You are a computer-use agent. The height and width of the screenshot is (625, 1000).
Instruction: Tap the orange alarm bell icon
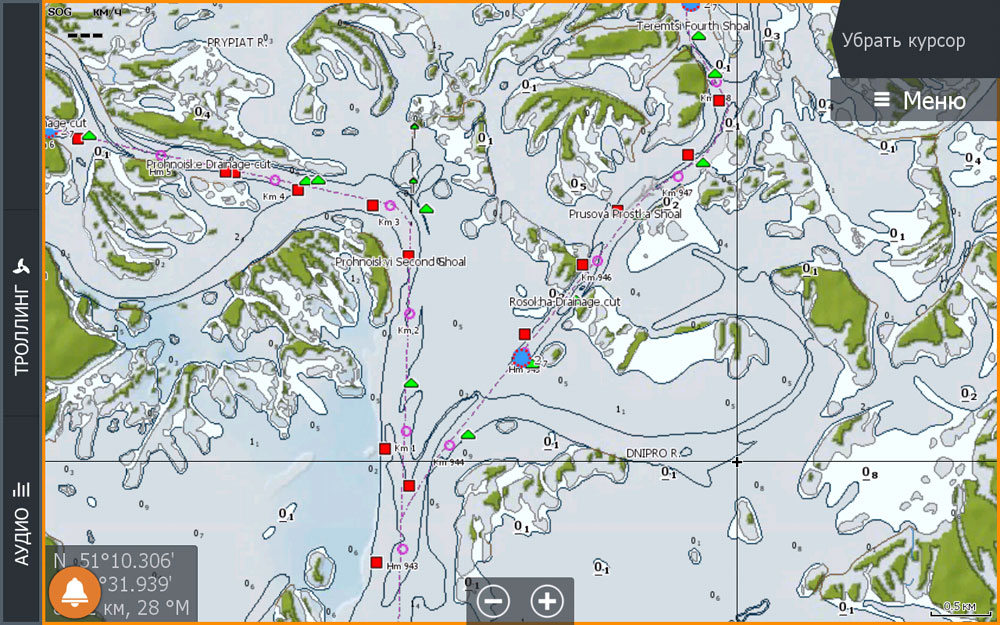point(74,594)
